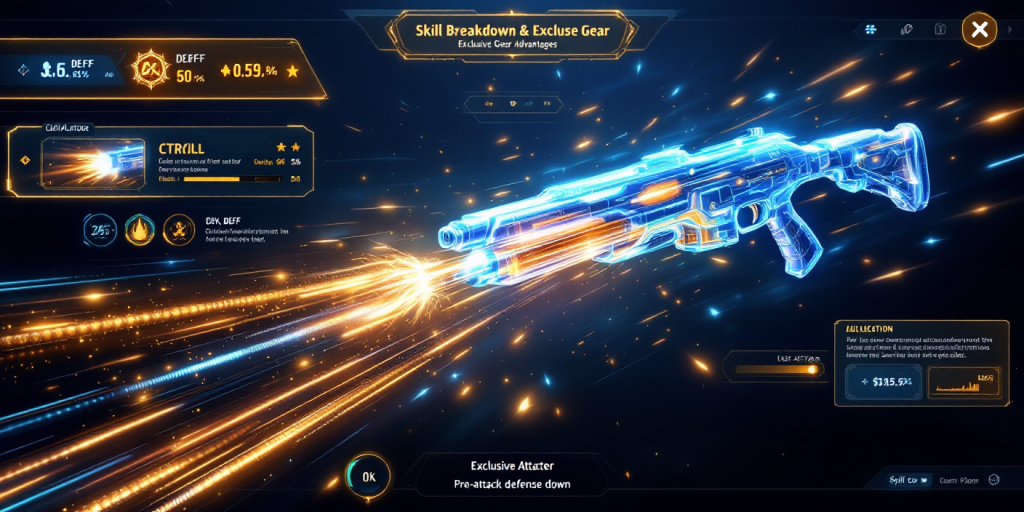Viewport: 1024px width, 512px height.
Task: Adjust the glowing orange slider knob
Action: pyautogui.click(x=813, y=370)
